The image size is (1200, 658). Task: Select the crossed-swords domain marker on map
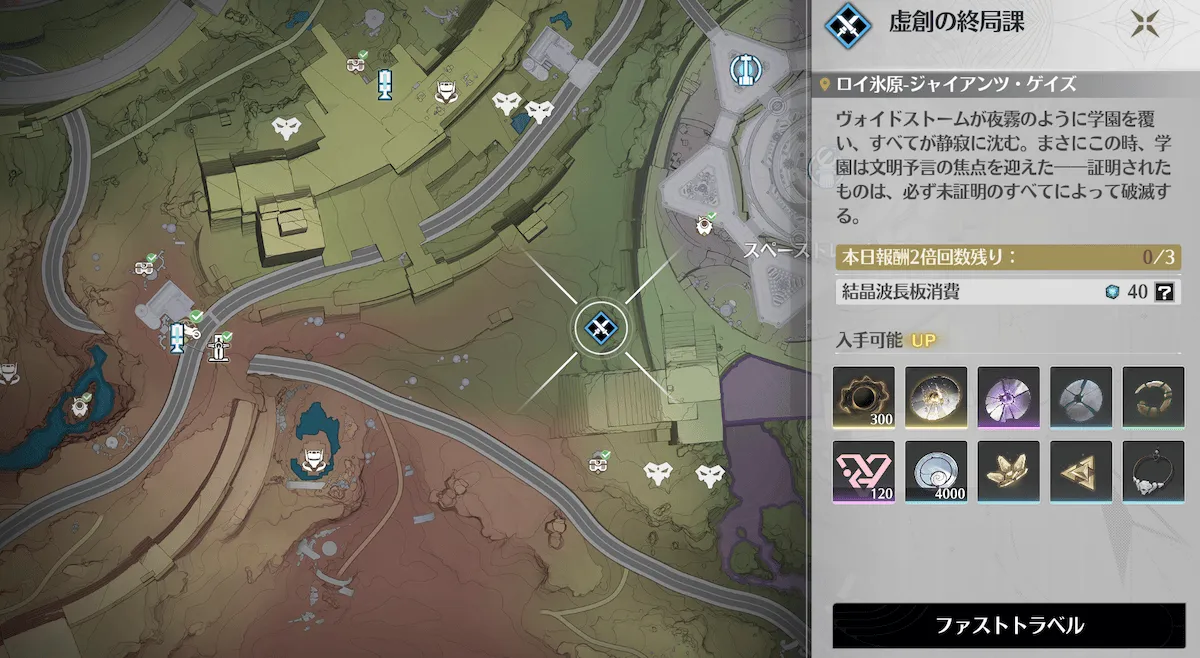(x=599, y=325)
